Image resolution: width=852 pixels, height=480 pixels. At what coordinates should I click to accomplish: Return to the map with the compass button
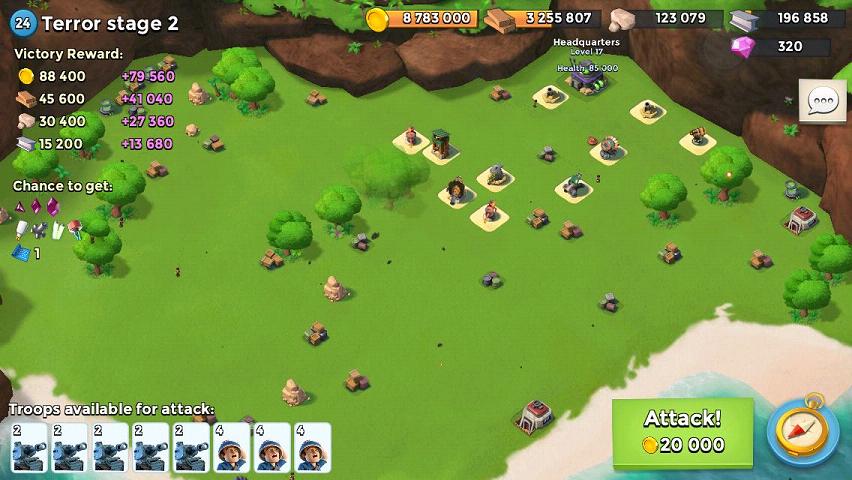(802, 431)
